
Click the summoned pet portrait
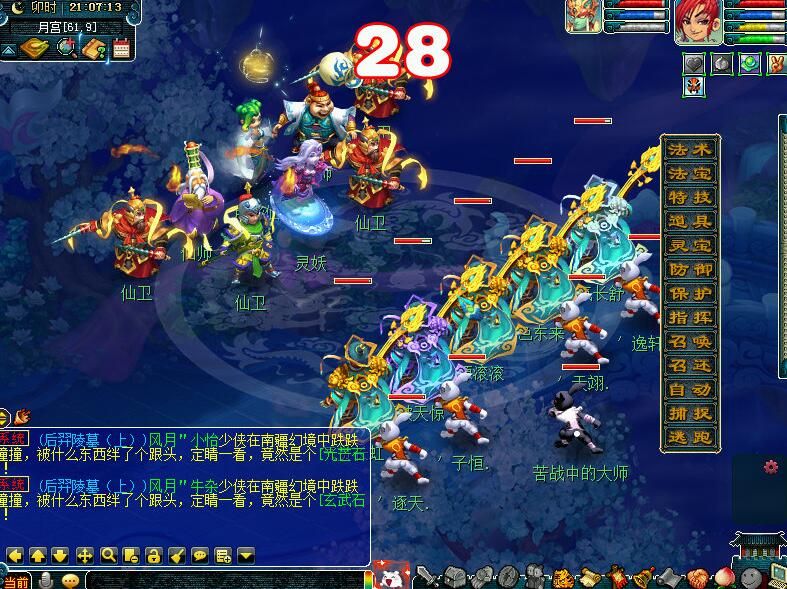[583, 17]
